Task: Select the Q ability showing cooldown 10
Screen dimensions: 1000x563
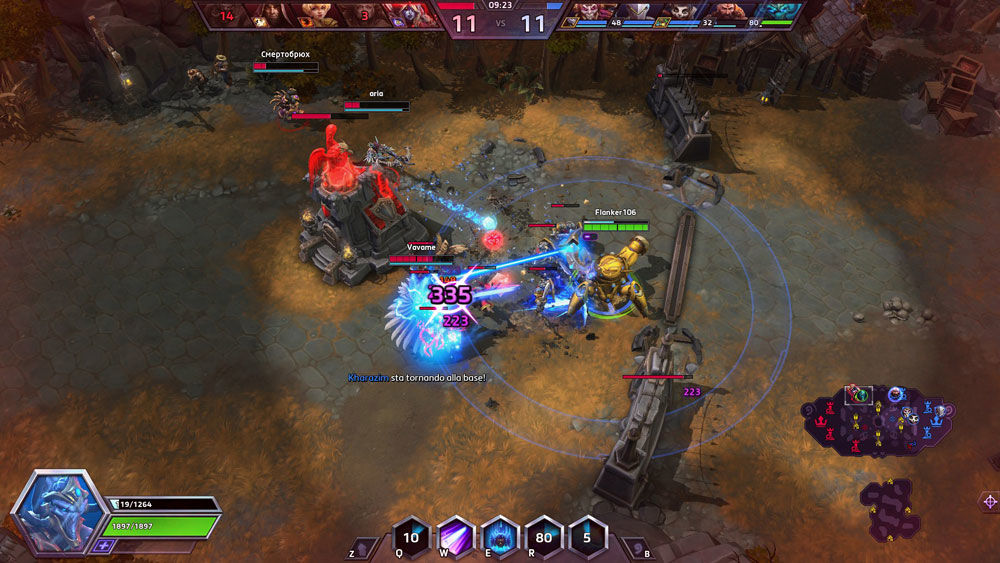Action: point(411,536)
